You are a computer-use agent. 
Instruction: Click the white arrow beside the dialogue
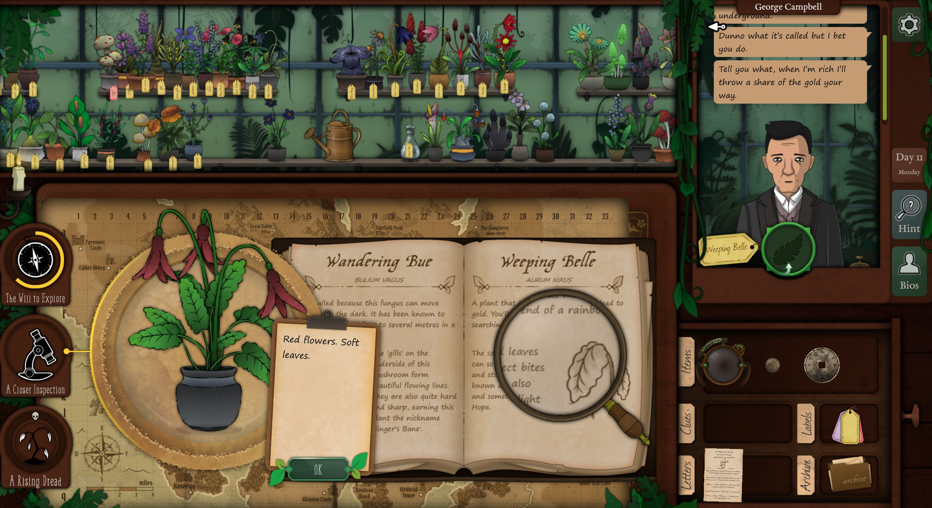point(716,27)
